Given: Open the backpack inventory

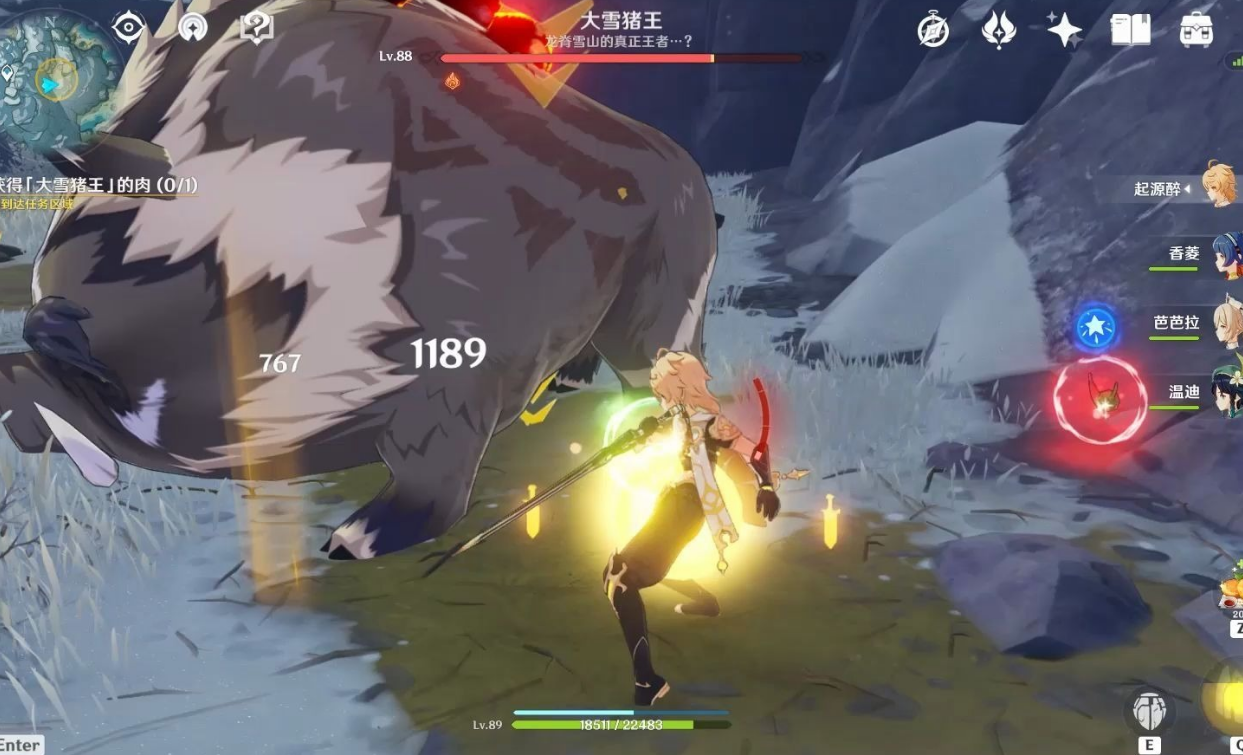Looking at the screenshot, I should click(x=1196, y=31).
